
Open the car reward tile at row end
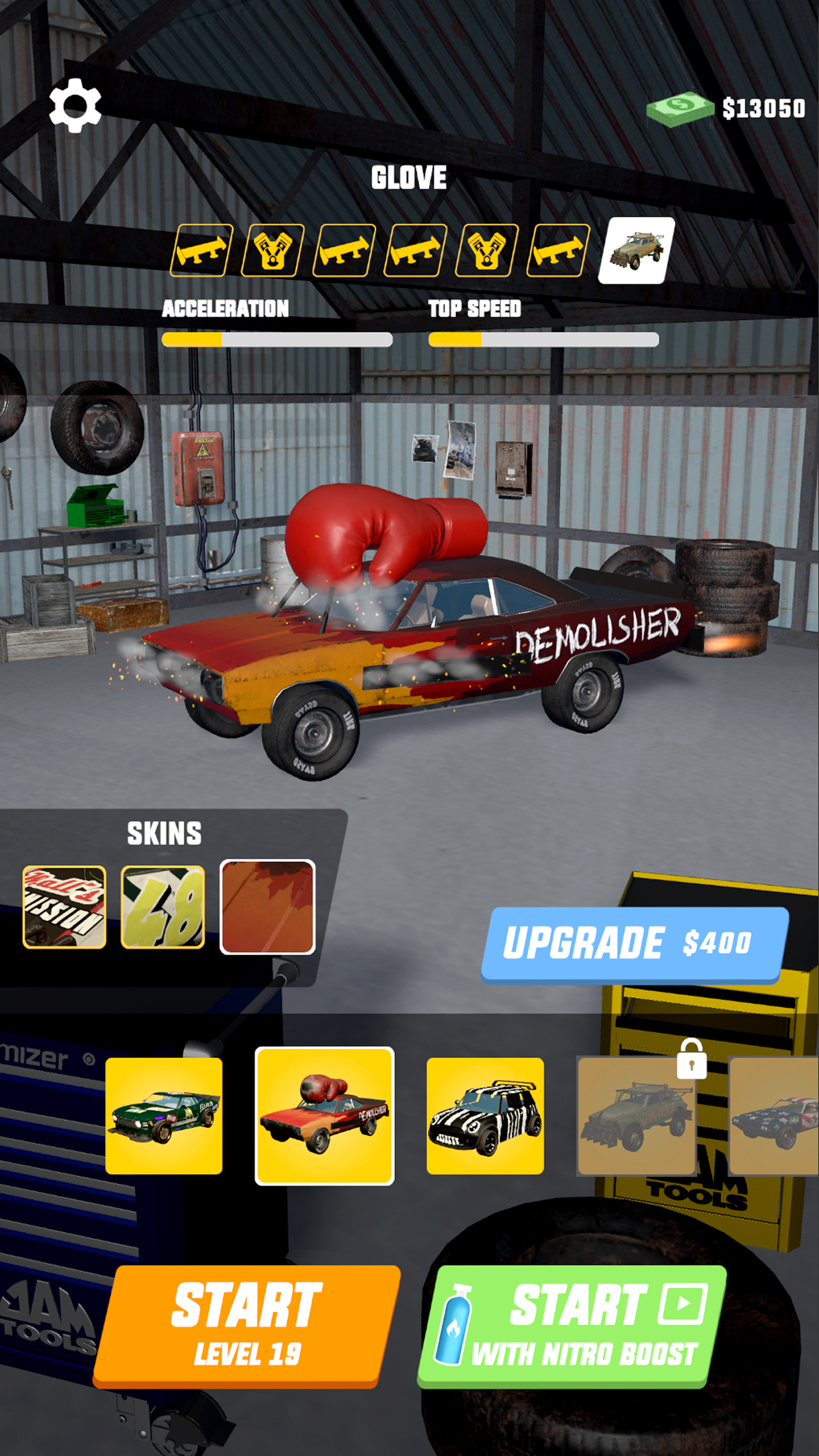pyautogui.click(x=636, y=250)
